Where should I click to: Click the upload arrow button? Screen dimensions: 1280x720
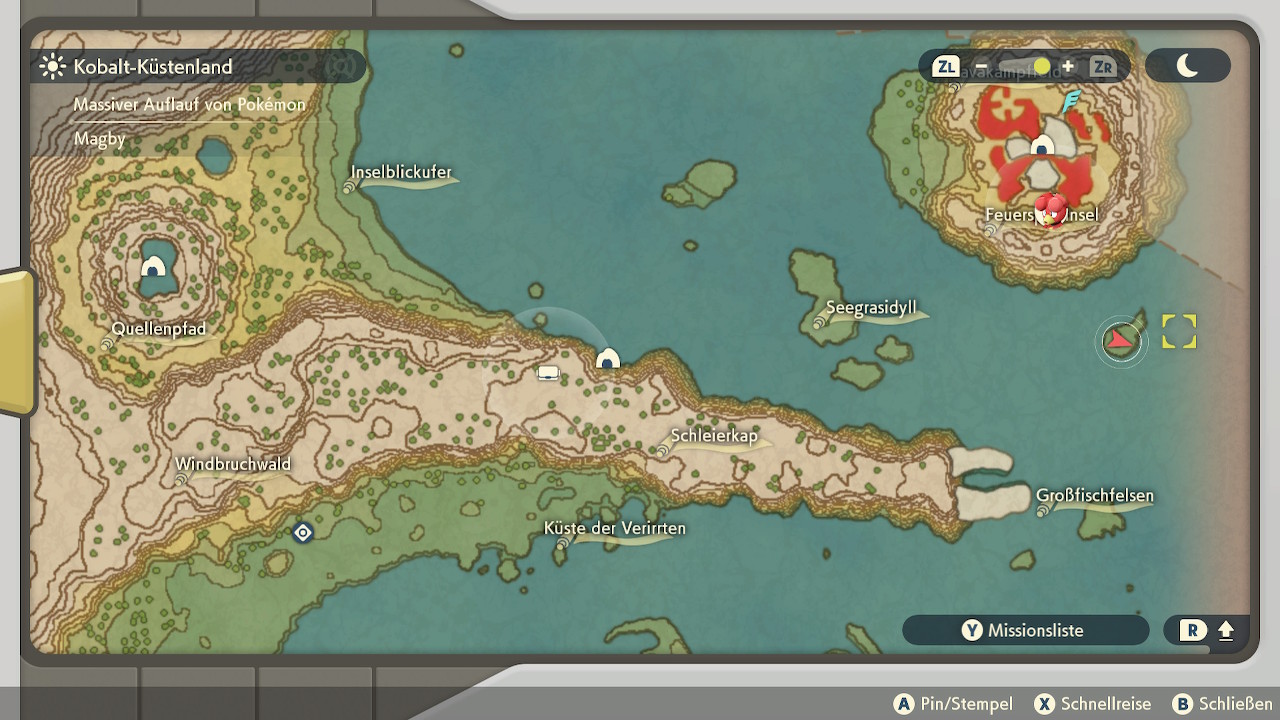click(x=1226, y=631)
